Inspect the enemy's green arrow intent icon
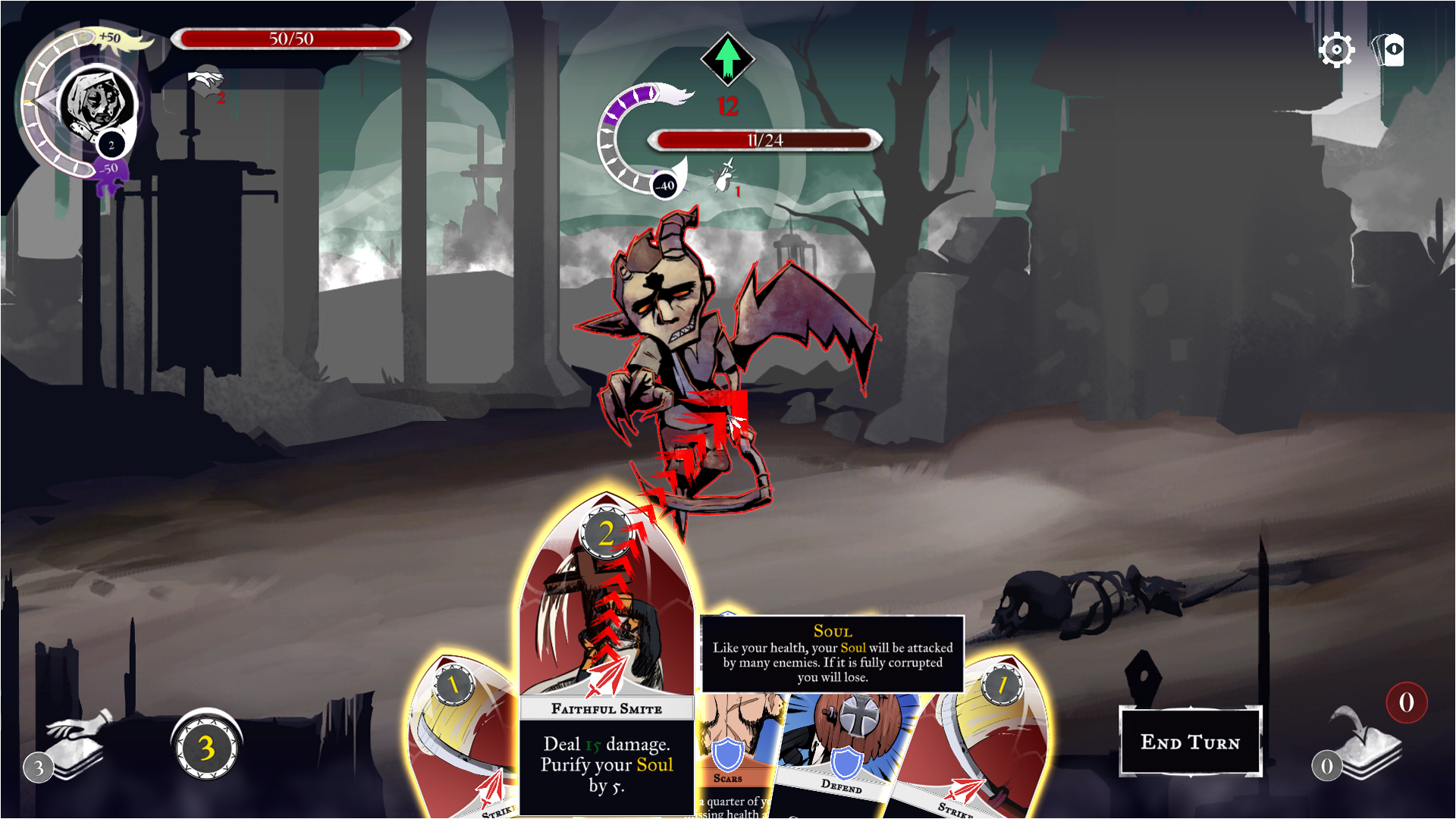This screenshot has height=819, width=1456. click(x=727, y=58)
